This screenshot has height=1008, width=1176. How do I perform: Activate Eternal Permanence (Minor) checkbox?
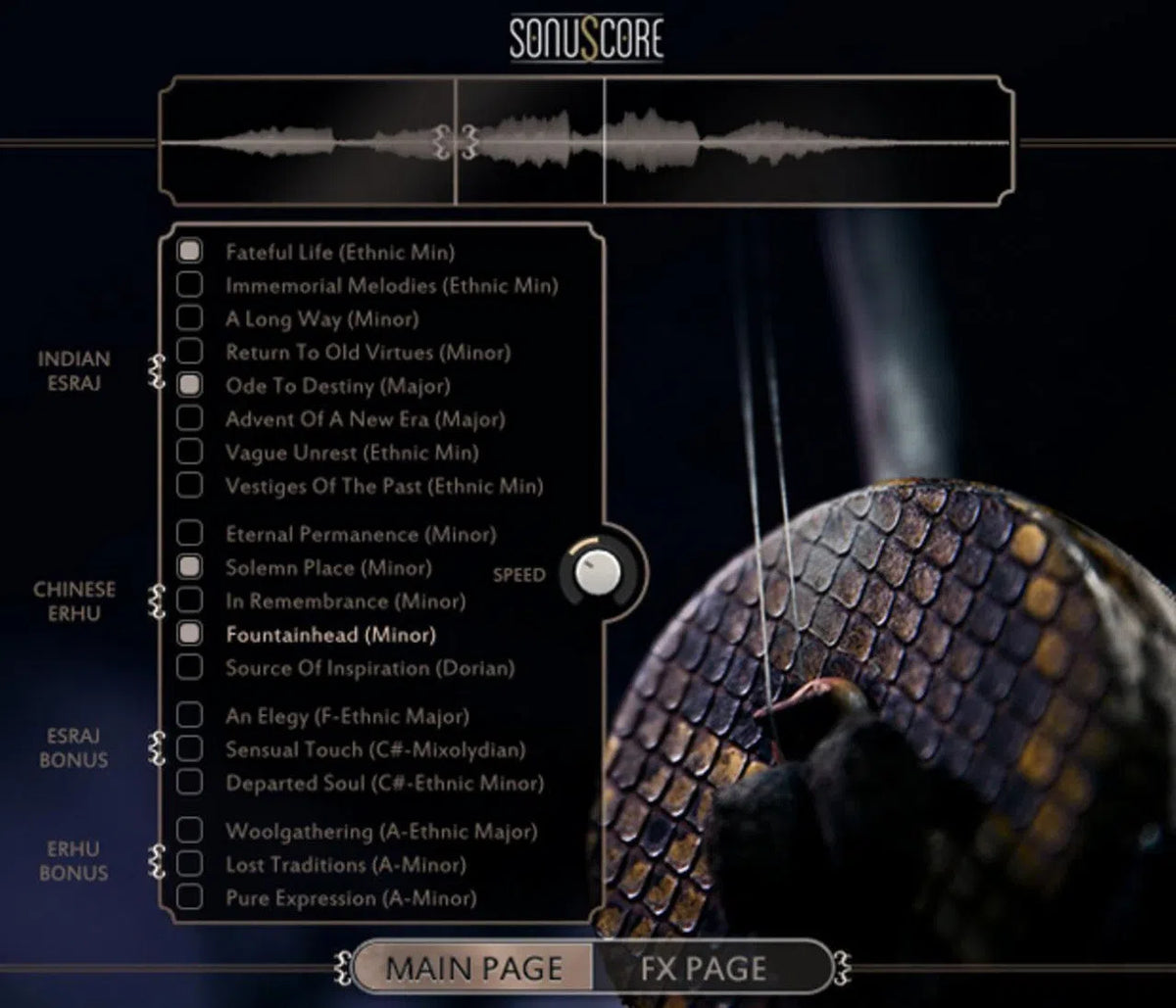click(189, 534)
